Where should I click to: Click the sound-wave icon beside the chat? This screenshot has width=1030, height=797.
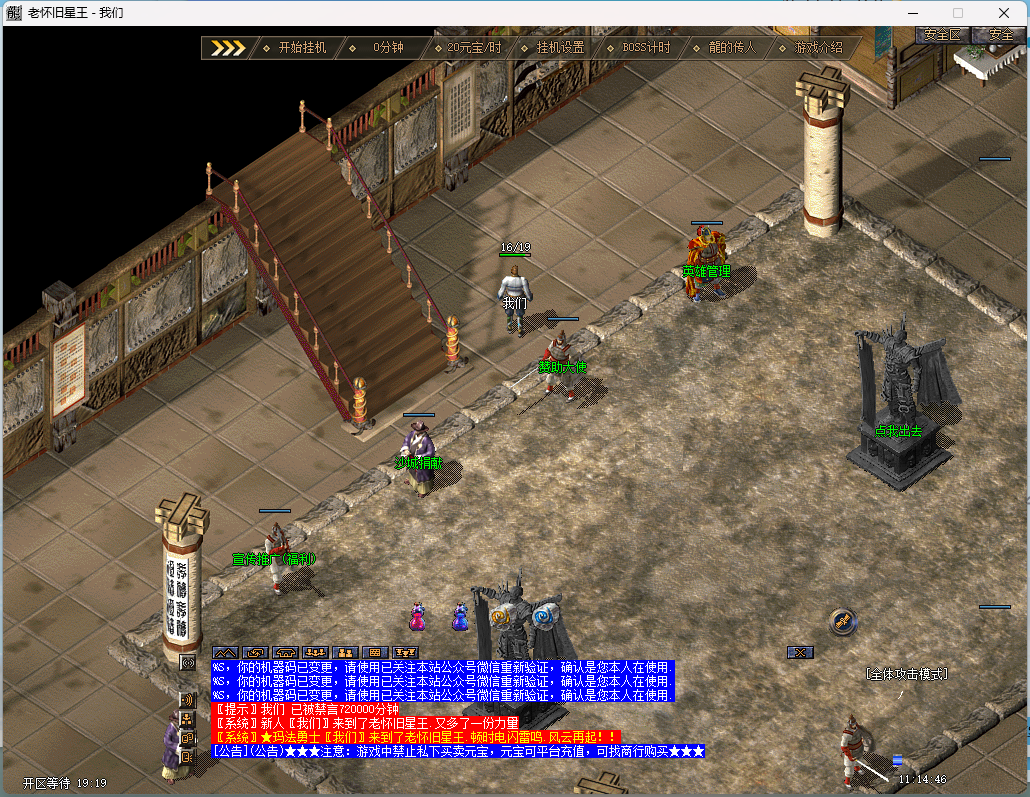[187, 699]
